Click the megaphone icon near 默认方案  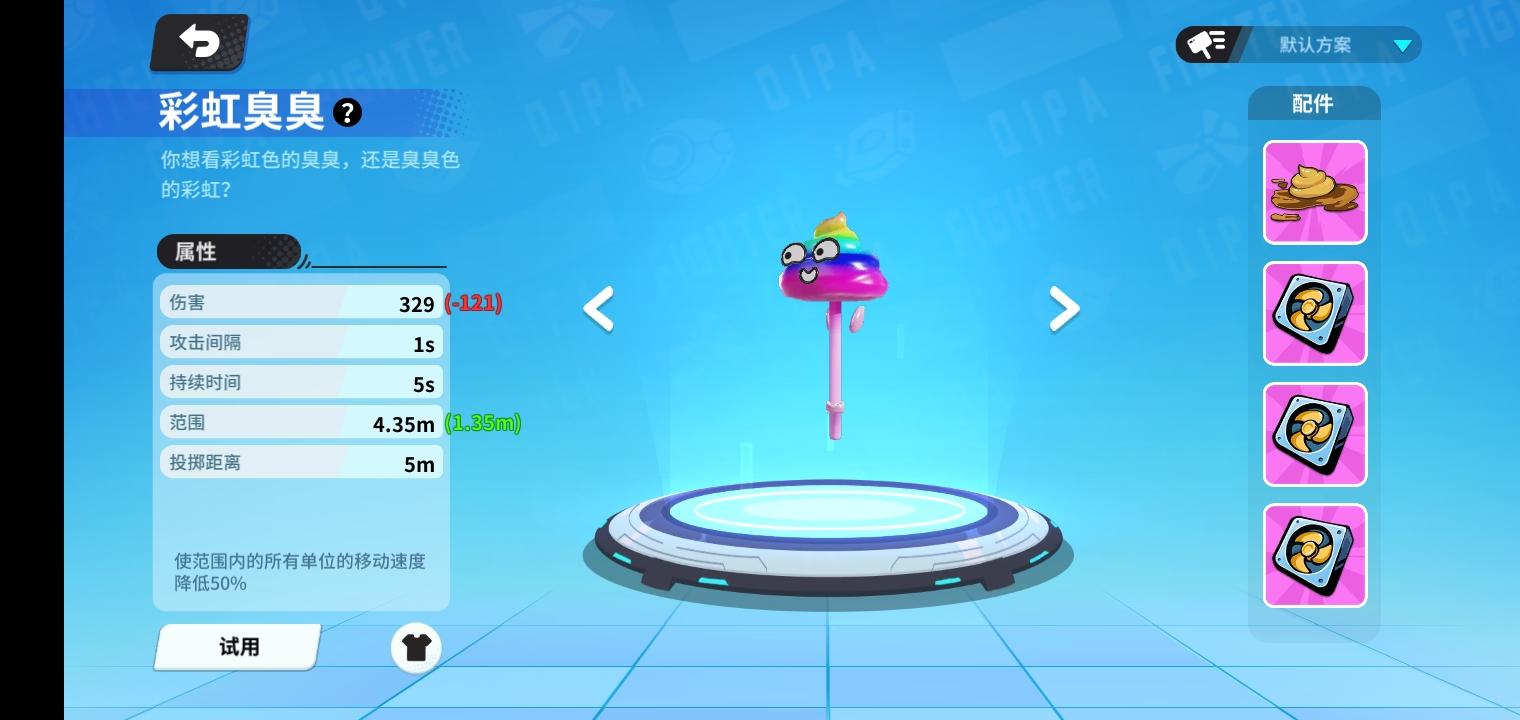(x=1206, y=44)
